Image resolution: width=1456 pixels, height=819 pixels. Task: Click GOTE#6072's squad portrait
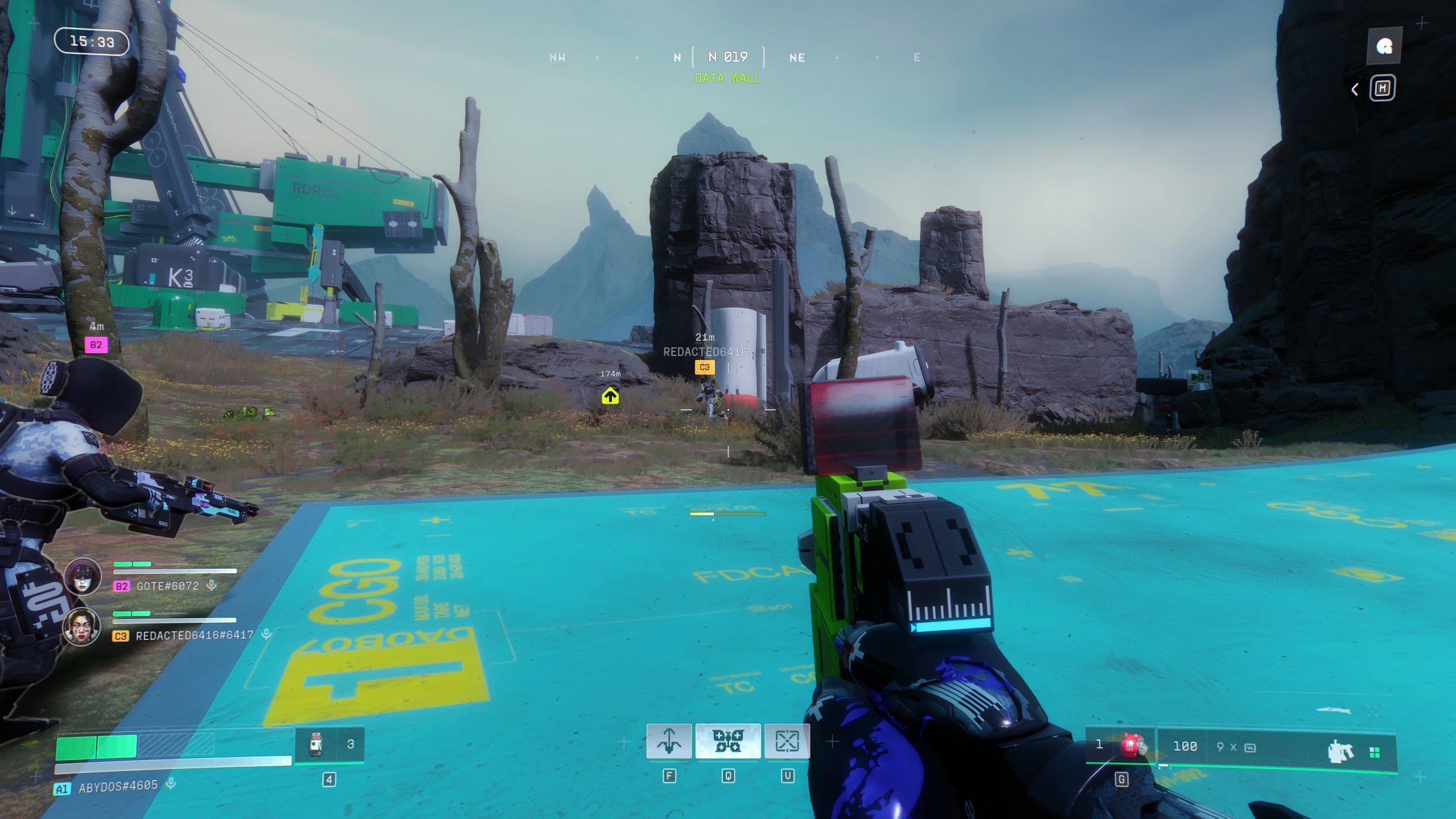[x=83, y=576]
